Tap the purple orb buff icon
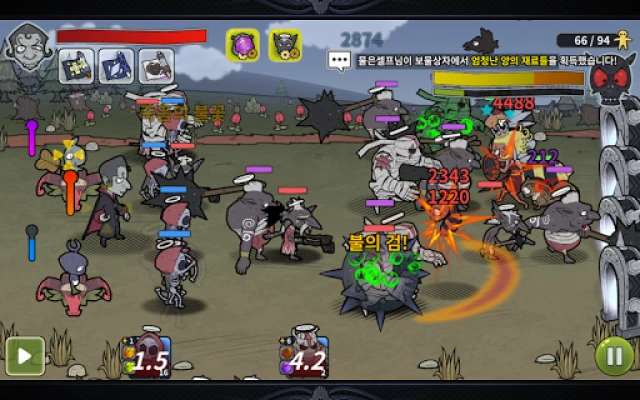Screen dimensions: 640x400 [243, 44]
